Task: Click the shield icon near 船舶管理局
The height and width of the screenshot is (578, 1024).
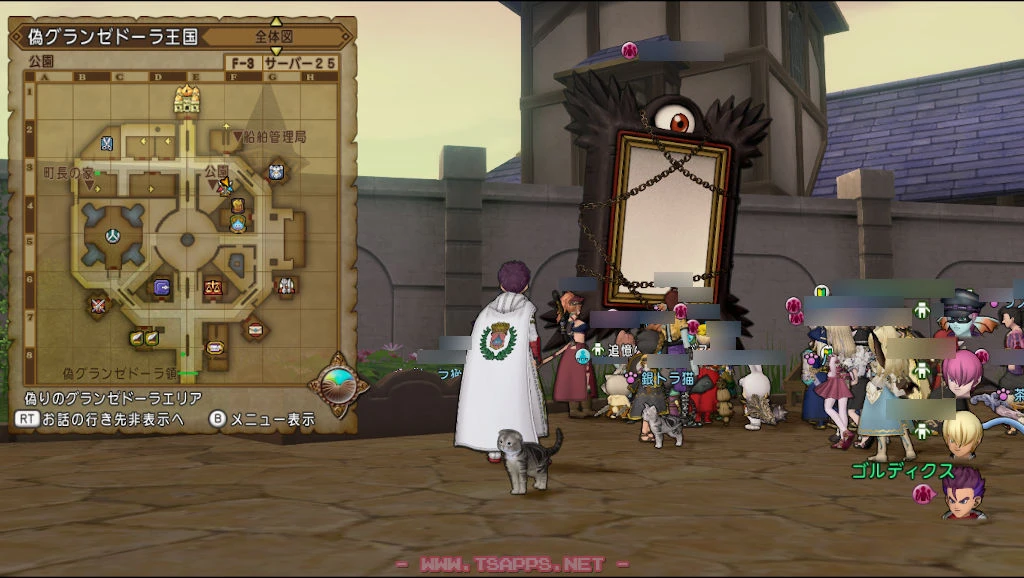Action: (x=276, y=172)
